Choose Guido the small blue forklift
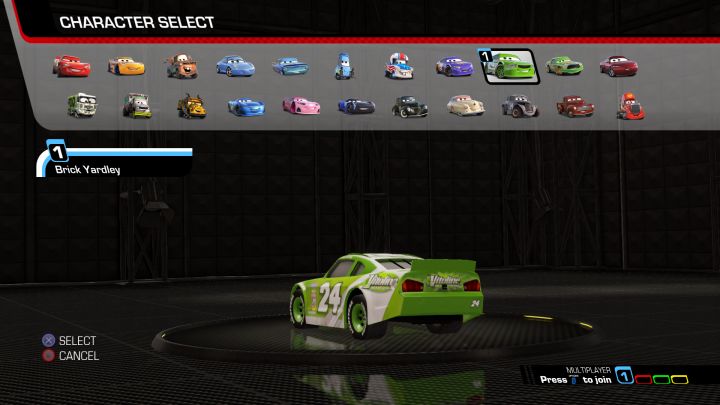The height and width of the screenshot is (405, 720). pyautogui.click(x=344, y=66)
